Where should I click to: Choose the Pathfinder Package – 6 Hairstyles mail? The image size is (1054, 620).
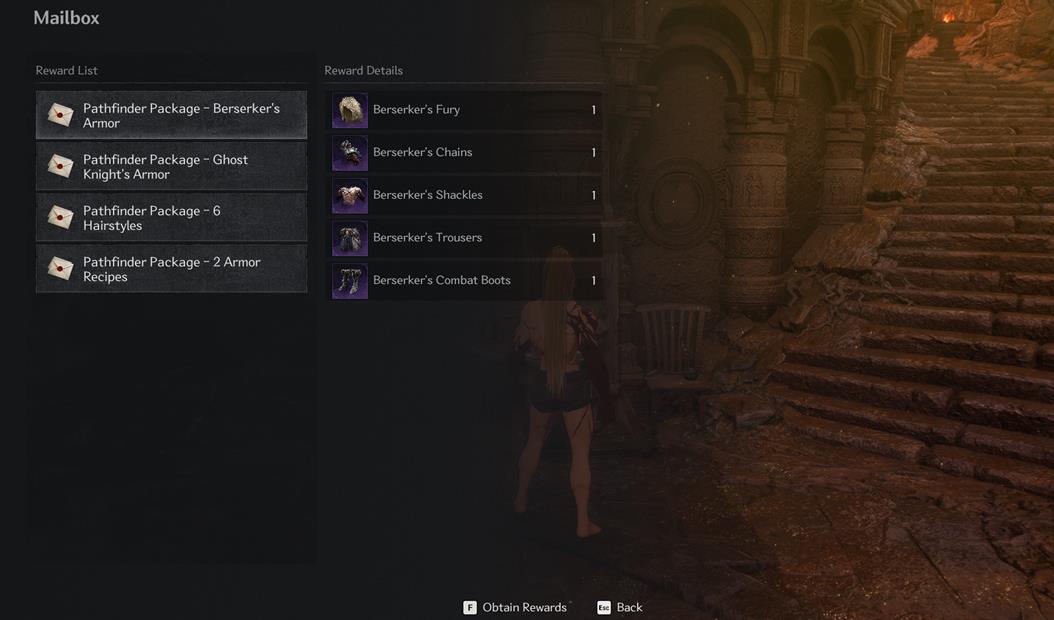[171, 217]
